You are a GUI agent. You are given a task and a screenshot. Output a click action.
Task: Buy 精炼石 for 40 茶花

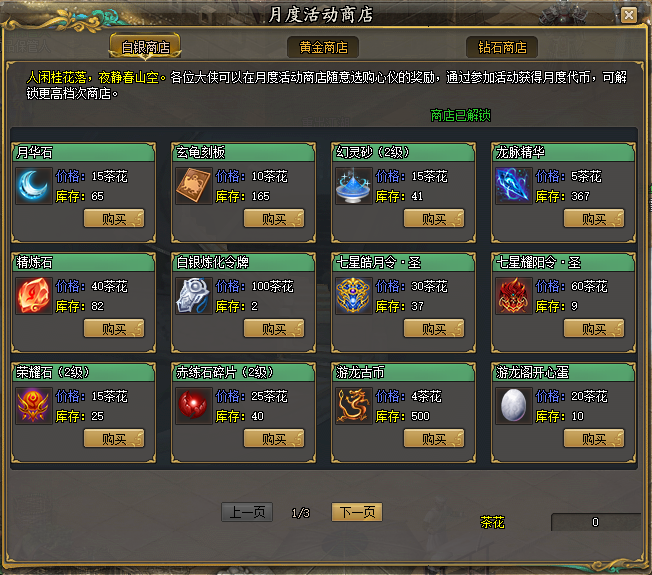(x=114, y=329)
